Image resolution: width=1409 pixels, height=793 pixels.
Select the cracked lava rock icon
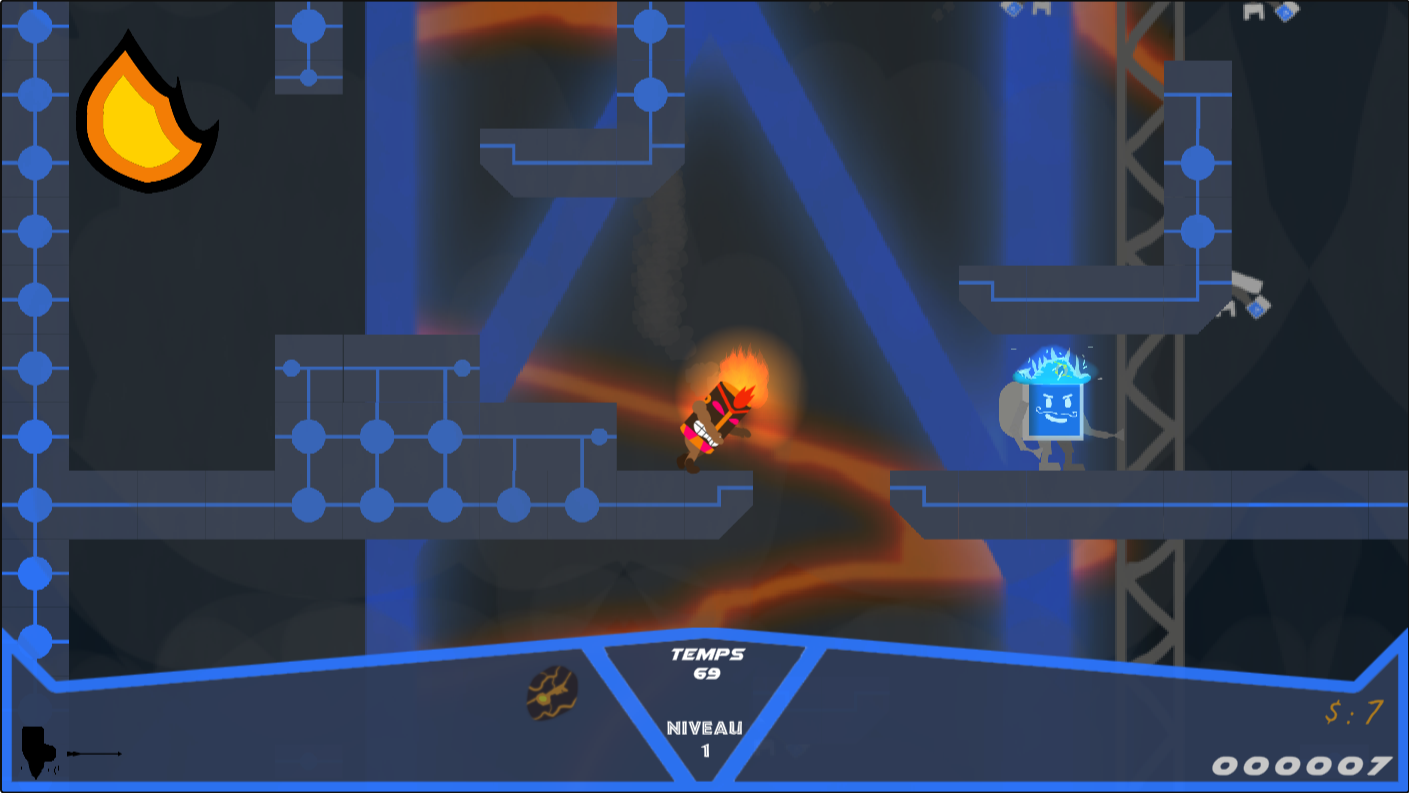552,692
